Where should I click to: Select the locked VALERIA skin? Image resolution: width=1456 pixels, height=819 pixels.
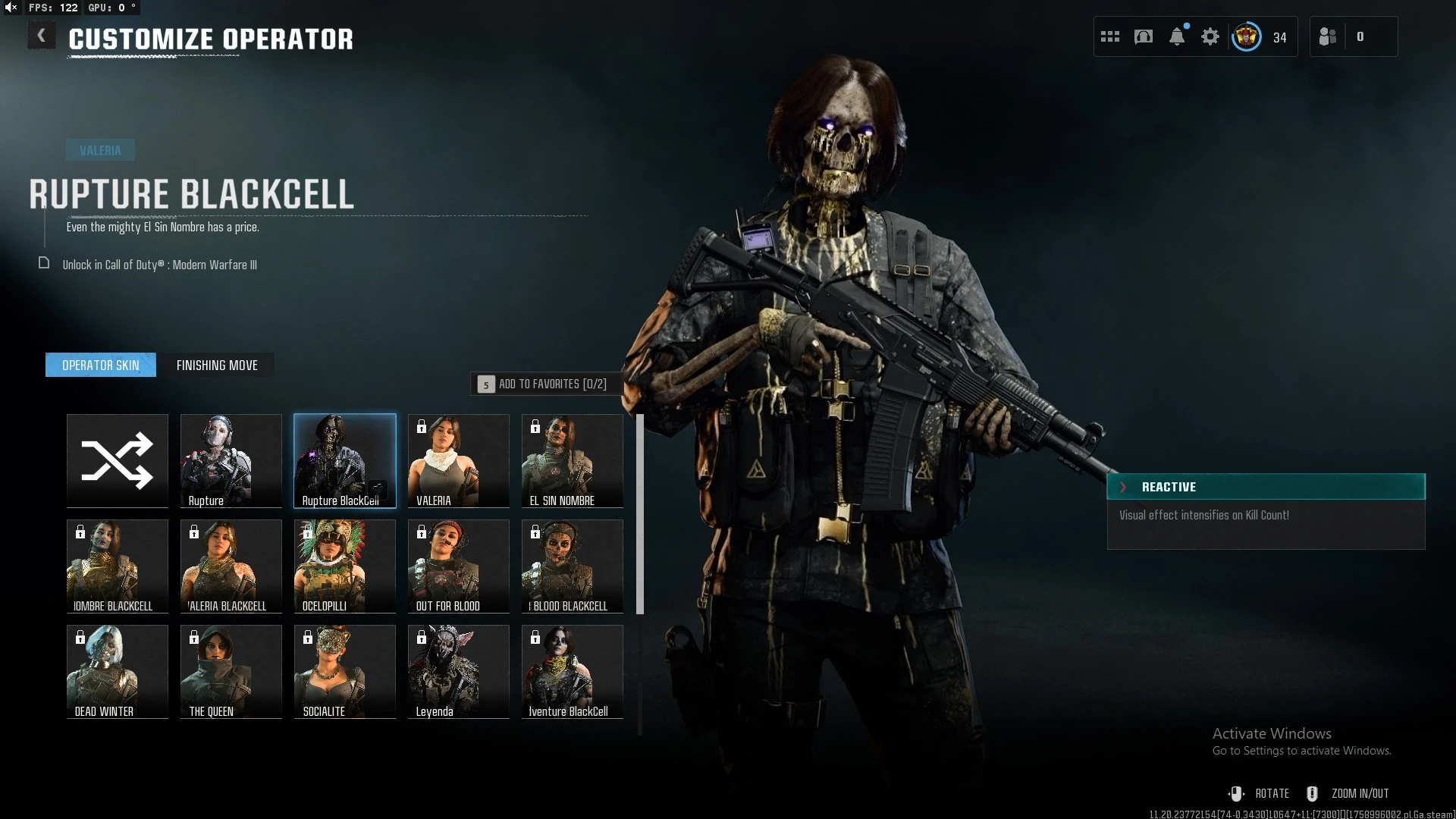coord(459,460)
